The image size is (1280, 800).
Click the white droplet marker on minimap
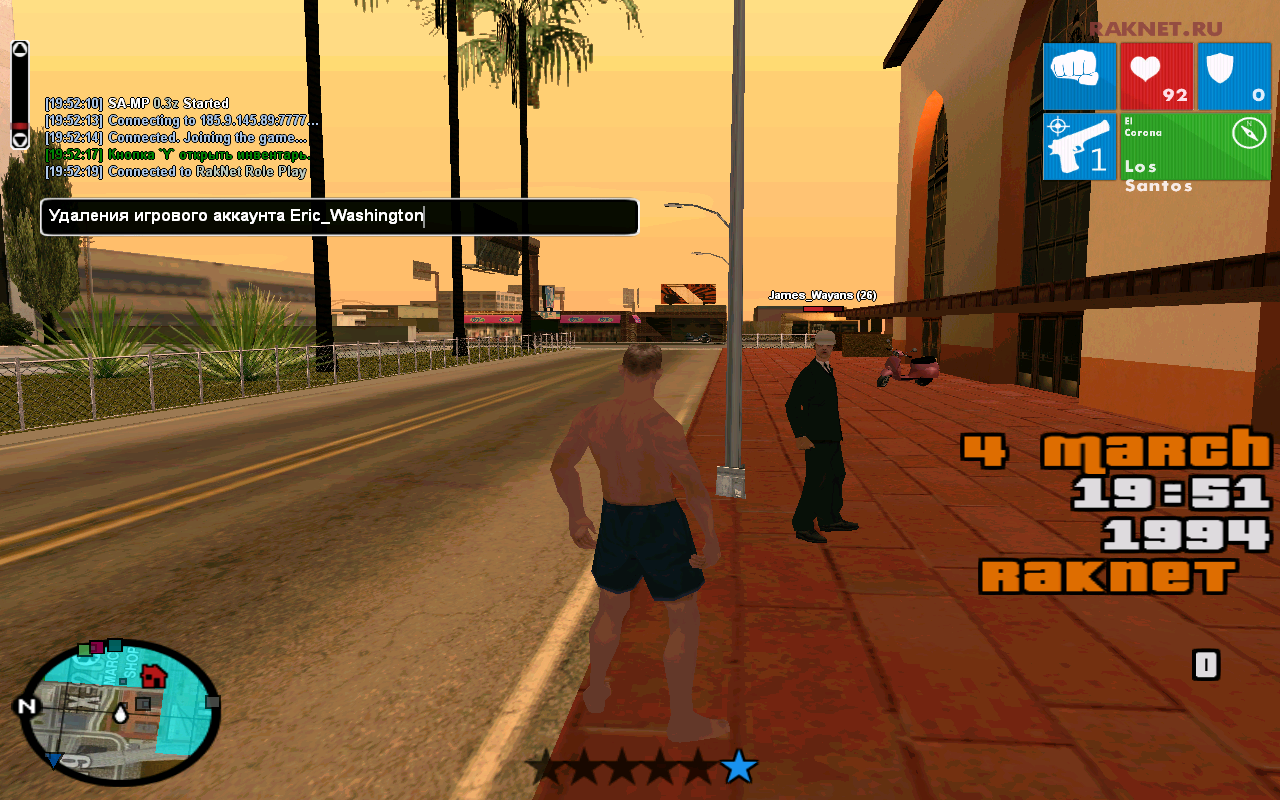(x=121, y=714)
